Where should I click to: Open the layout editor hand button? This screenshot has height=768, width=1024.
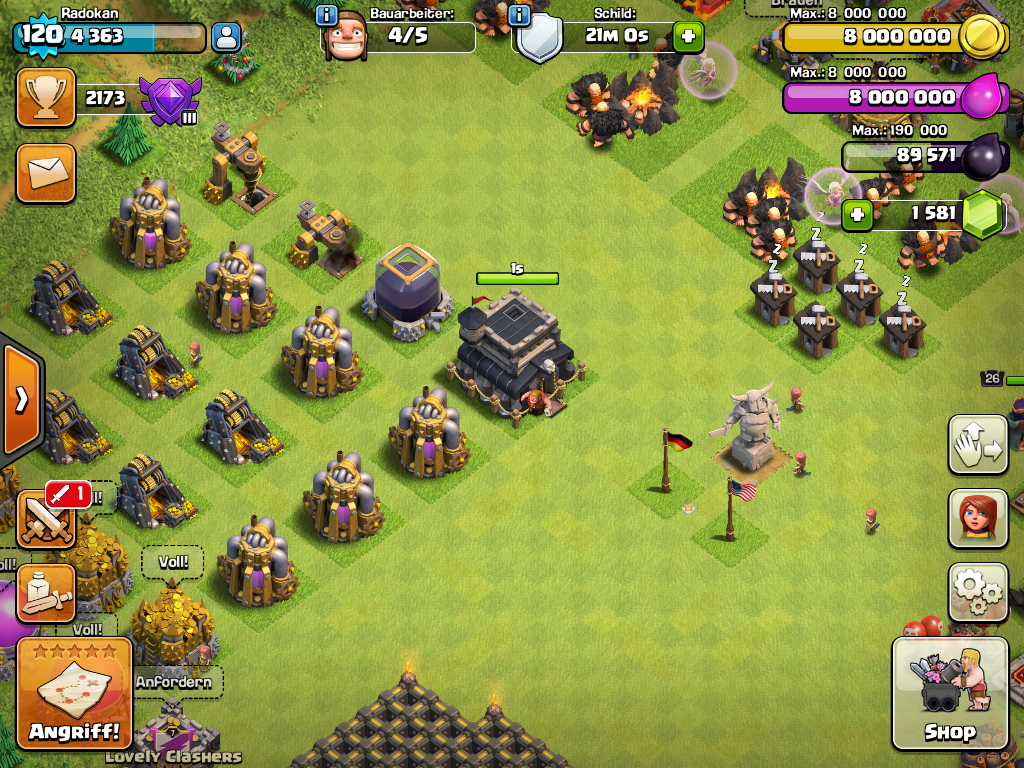[978, 444]
